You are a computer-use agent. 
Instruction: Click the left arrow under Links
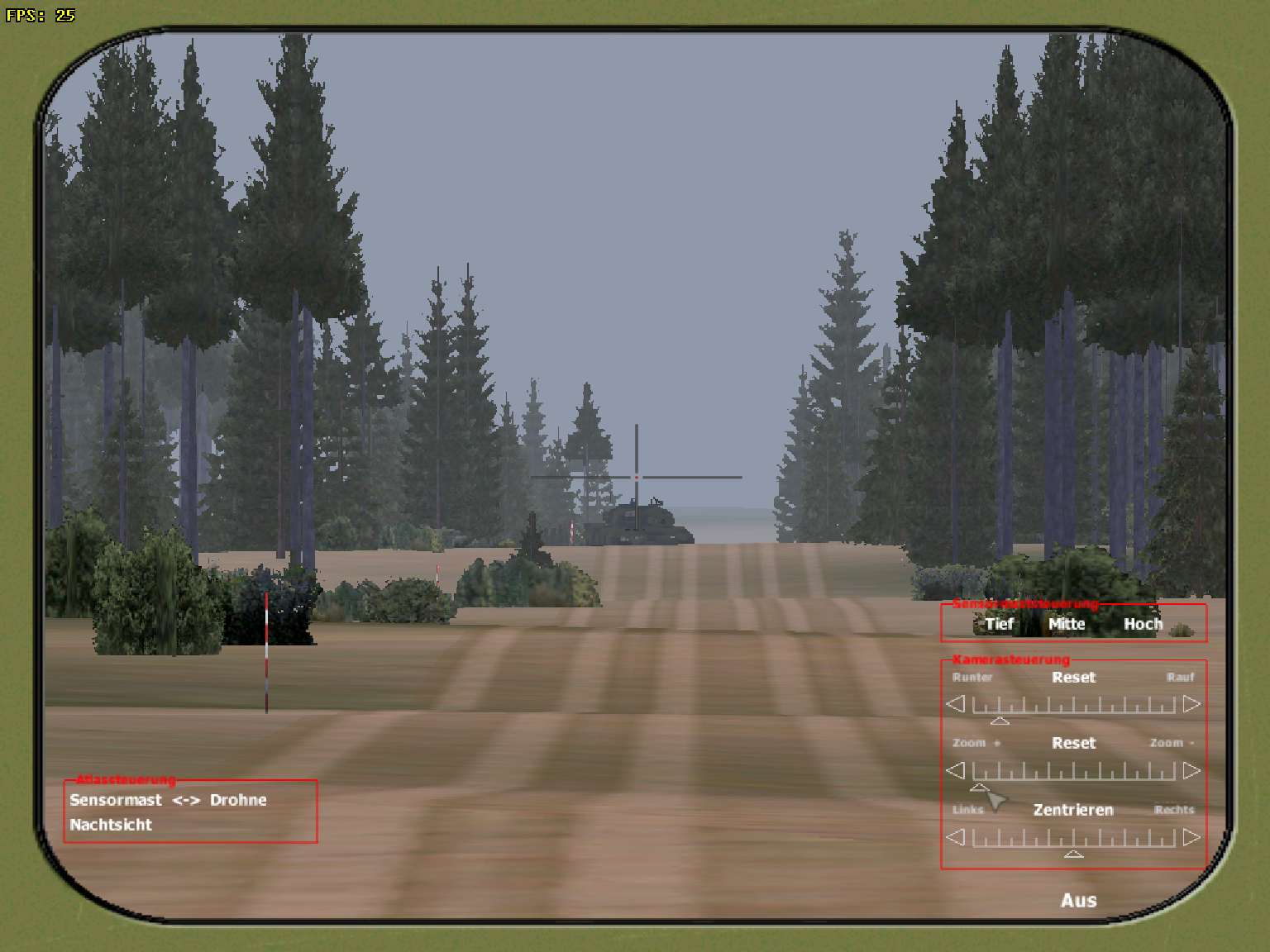[956, 838]
